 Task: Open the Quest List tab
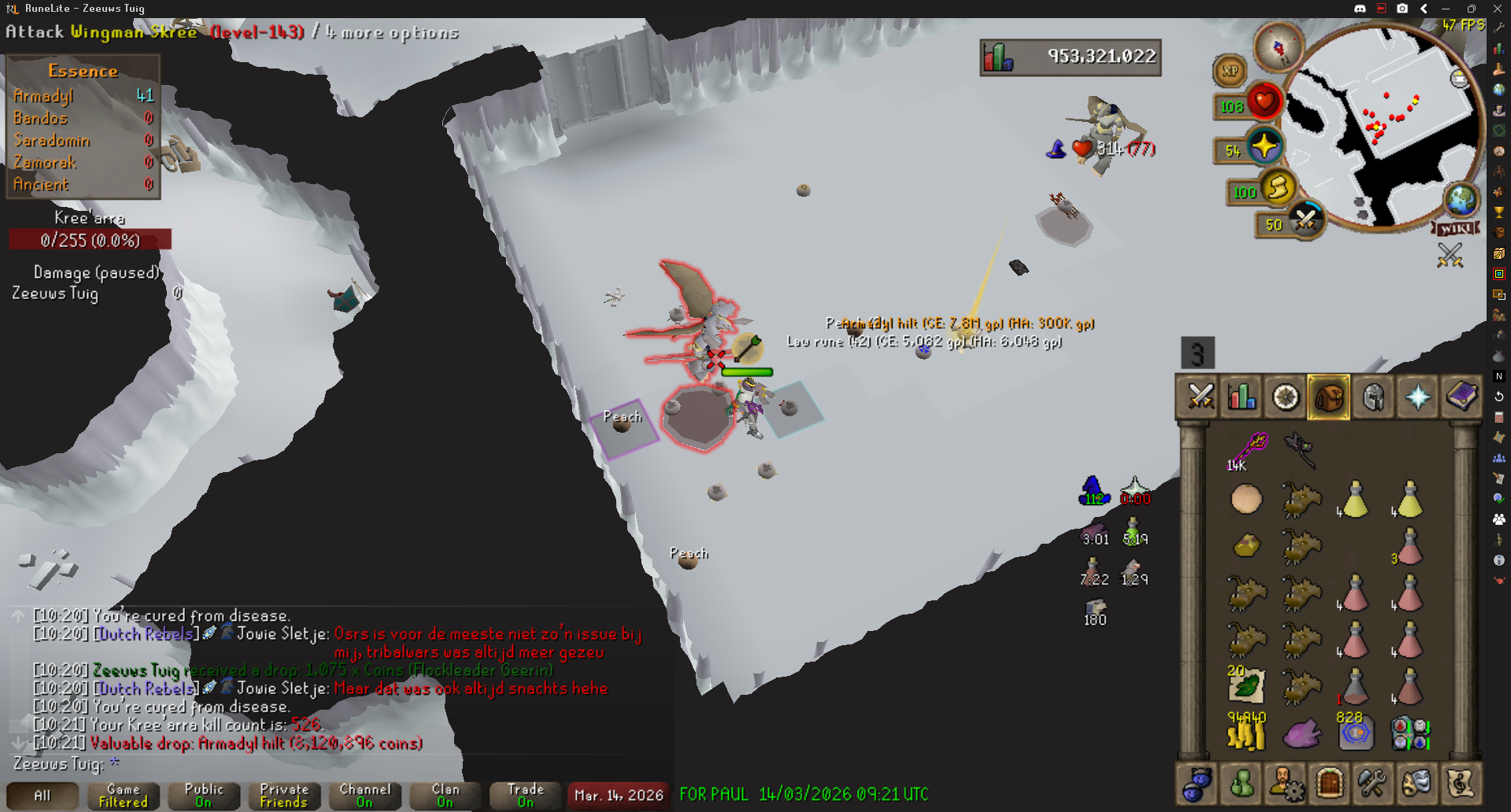pyautogui.click(x=1286, y=397)
